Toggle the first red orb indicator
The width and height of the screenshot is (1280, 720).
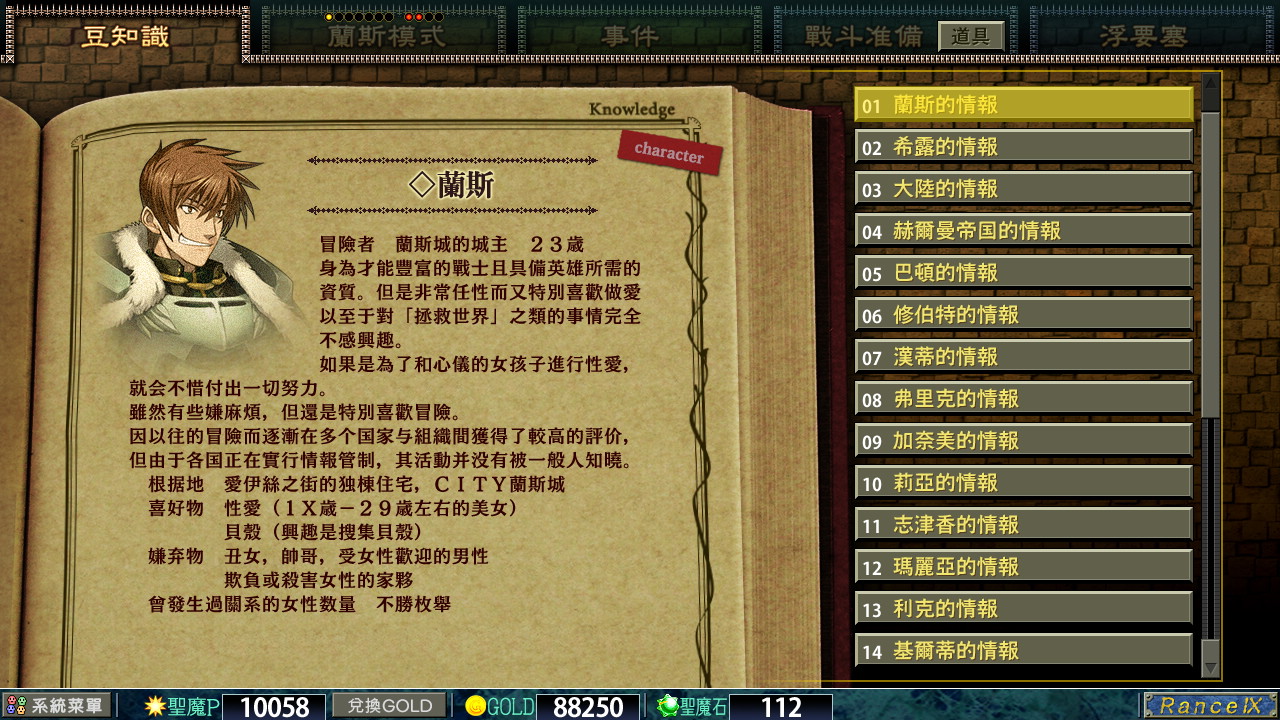(409, 17)
